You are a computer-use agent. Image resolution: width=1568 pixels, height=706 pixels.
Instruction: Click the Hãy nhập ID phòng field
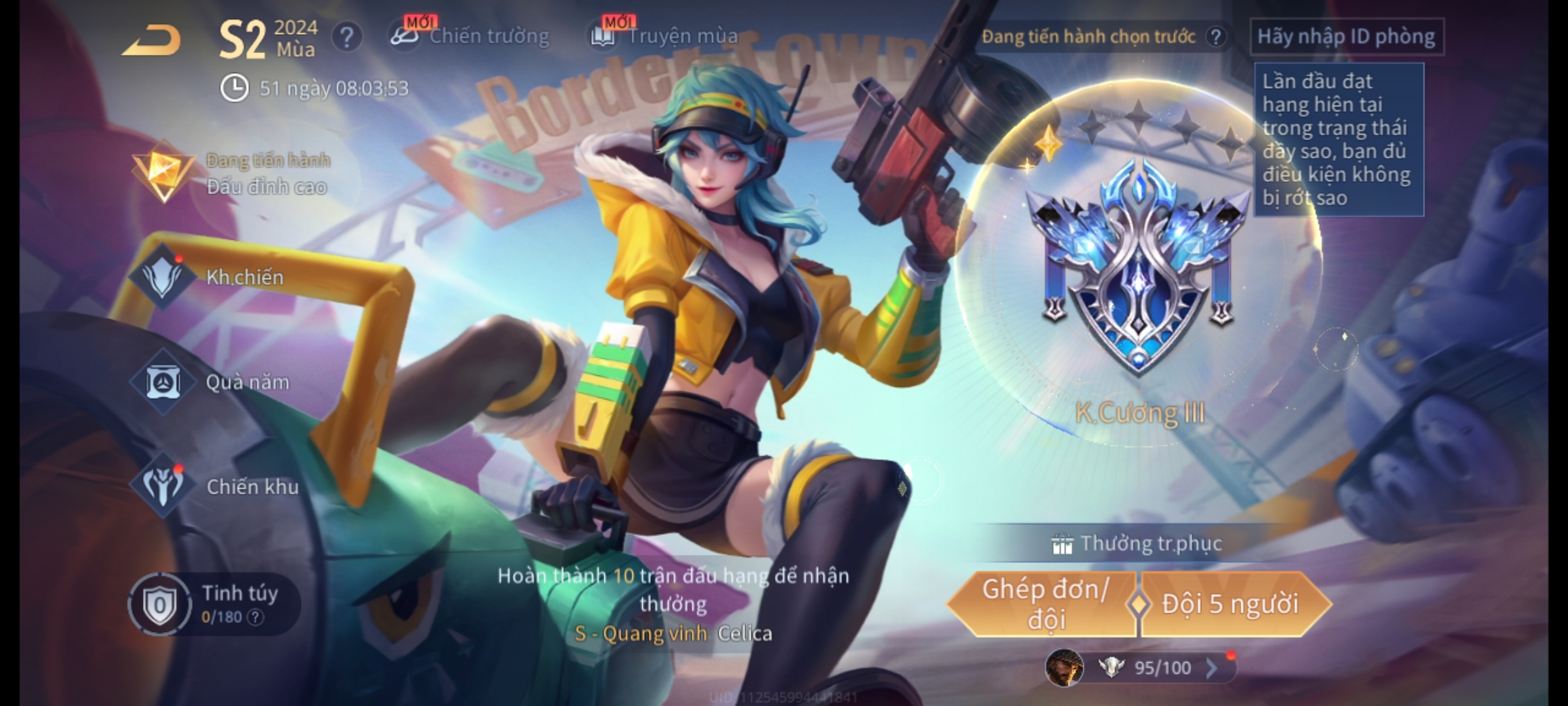click(1346, 37)
